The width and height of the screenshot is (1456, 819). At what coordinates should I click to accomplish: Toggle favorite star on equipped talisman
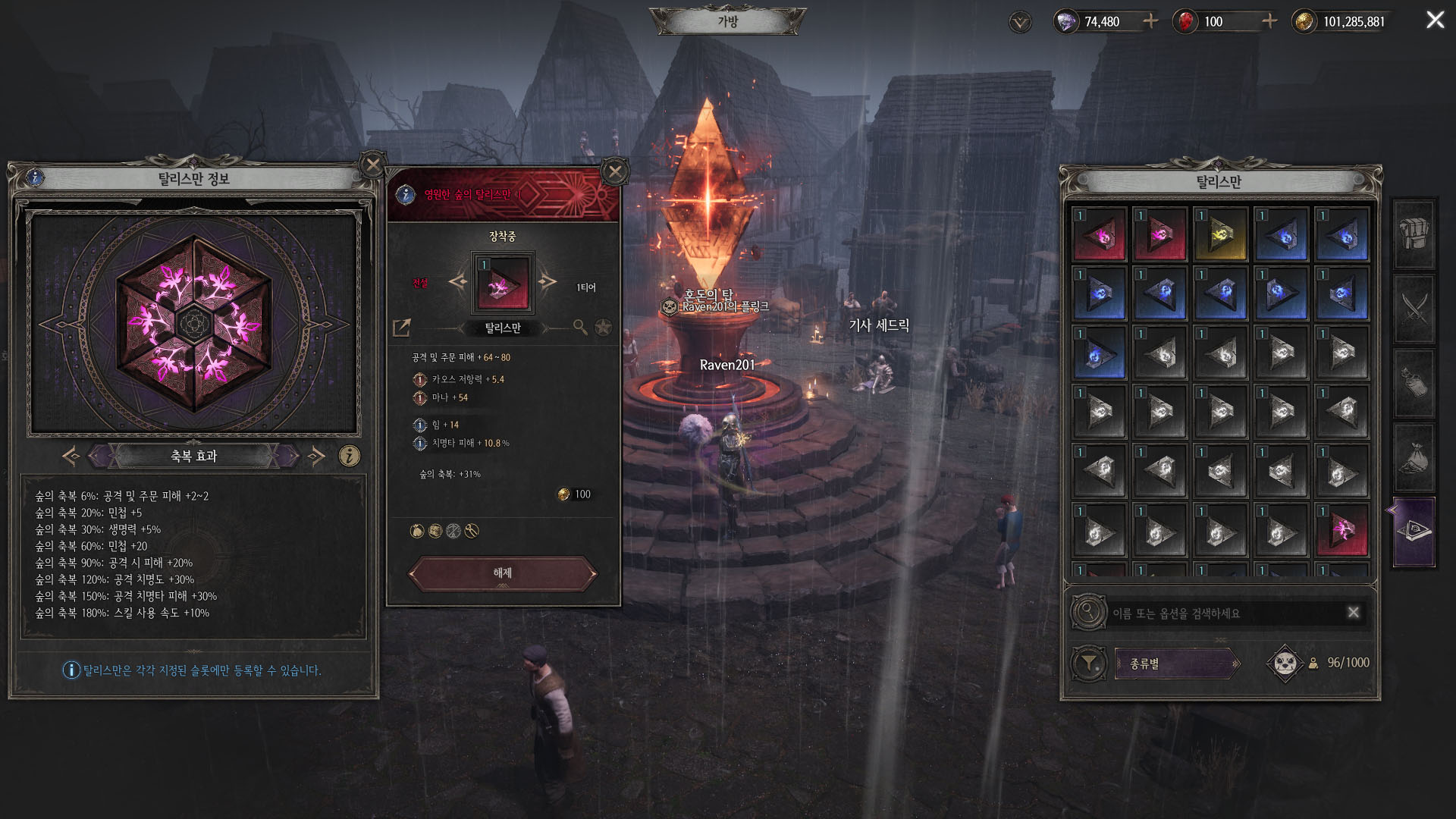603,328
